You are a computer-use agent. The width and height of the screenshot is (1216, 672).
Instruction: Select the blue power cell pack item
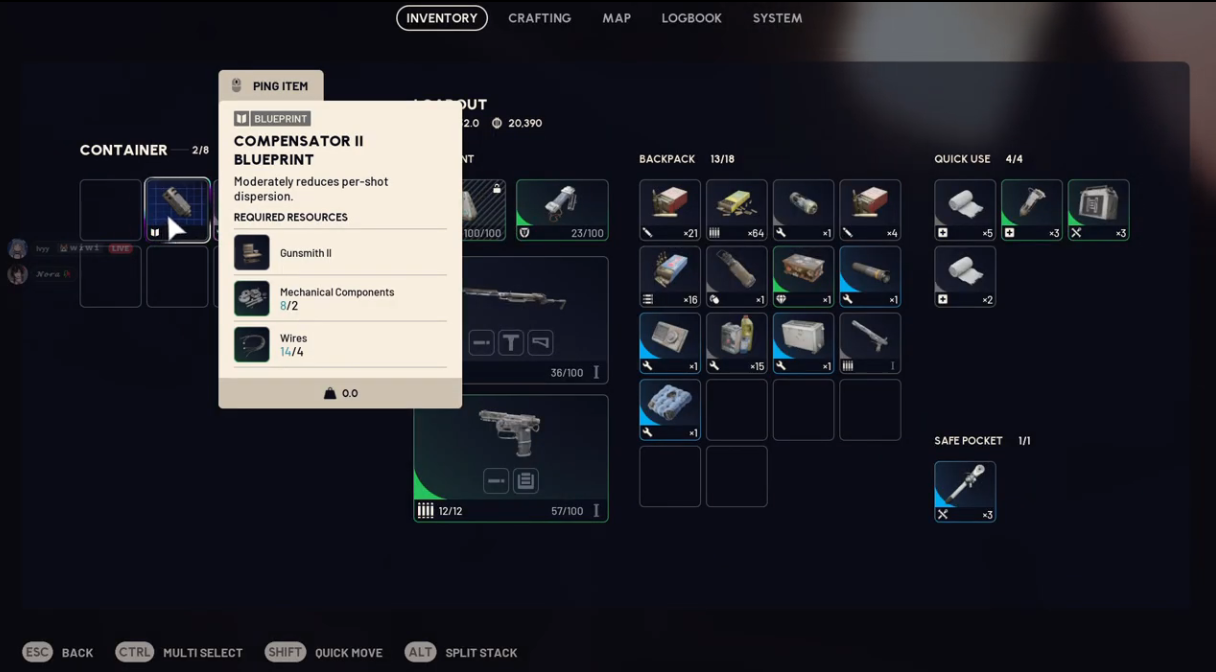(x=670, y=410)
